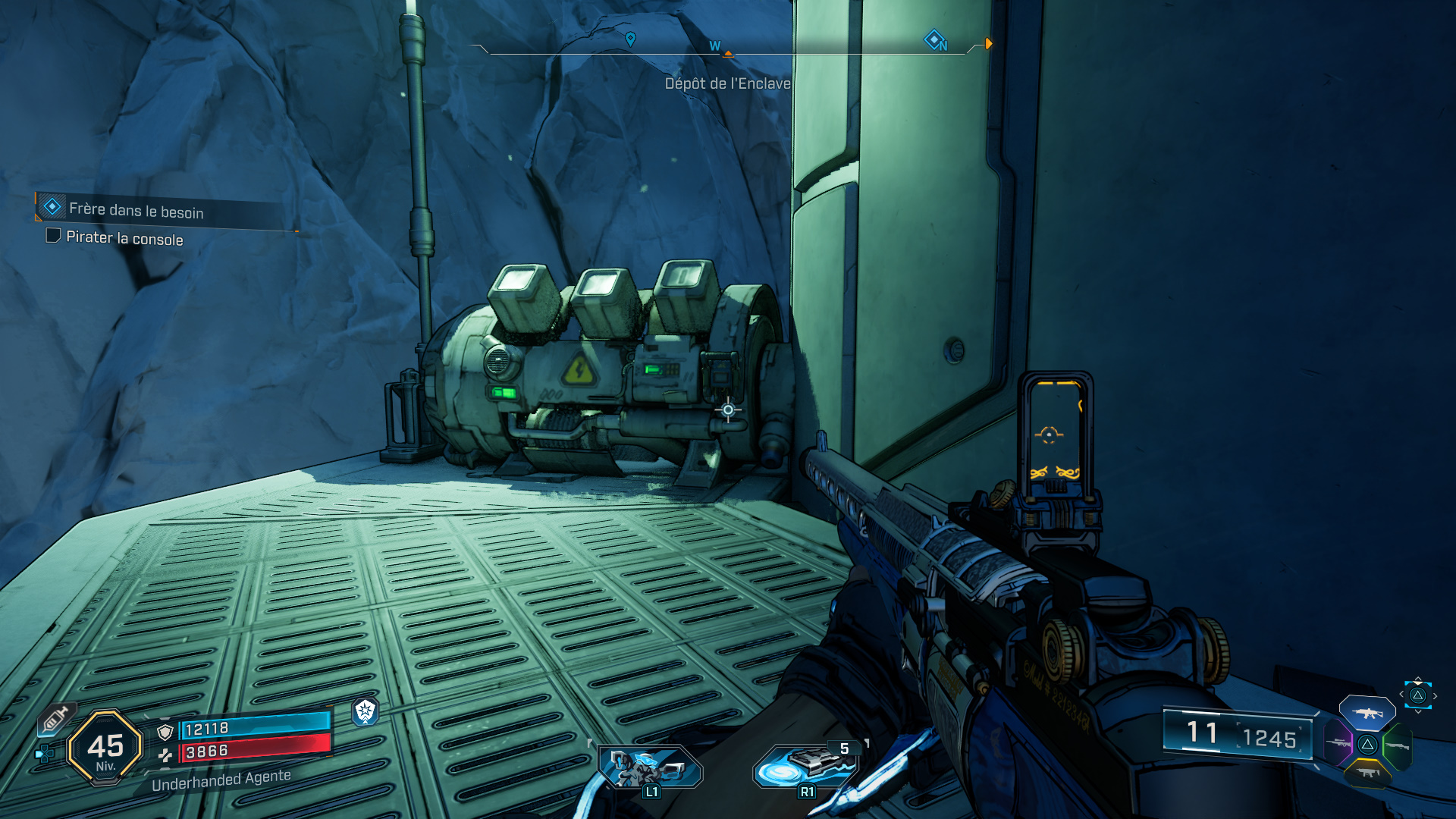Tick the "Pirater la console" objective checkbox
The image size is (1456, 819).
coord(53,236)
